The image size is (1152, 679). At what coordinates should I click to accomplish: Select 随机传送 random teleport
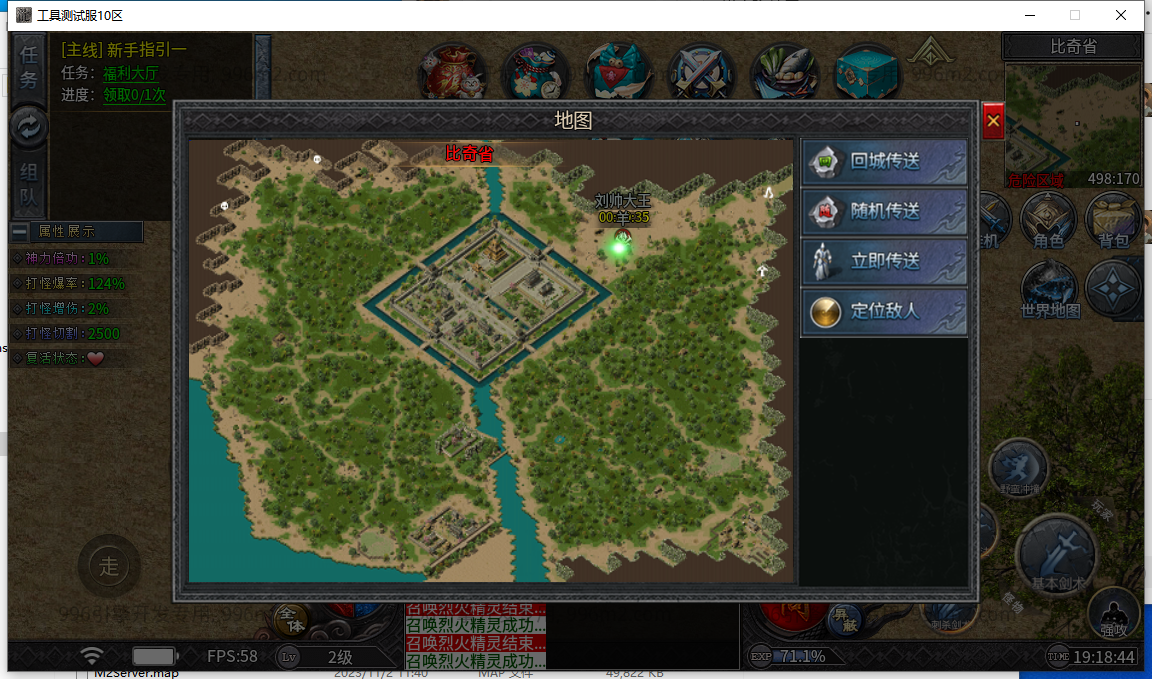click(x=884, y=211)
